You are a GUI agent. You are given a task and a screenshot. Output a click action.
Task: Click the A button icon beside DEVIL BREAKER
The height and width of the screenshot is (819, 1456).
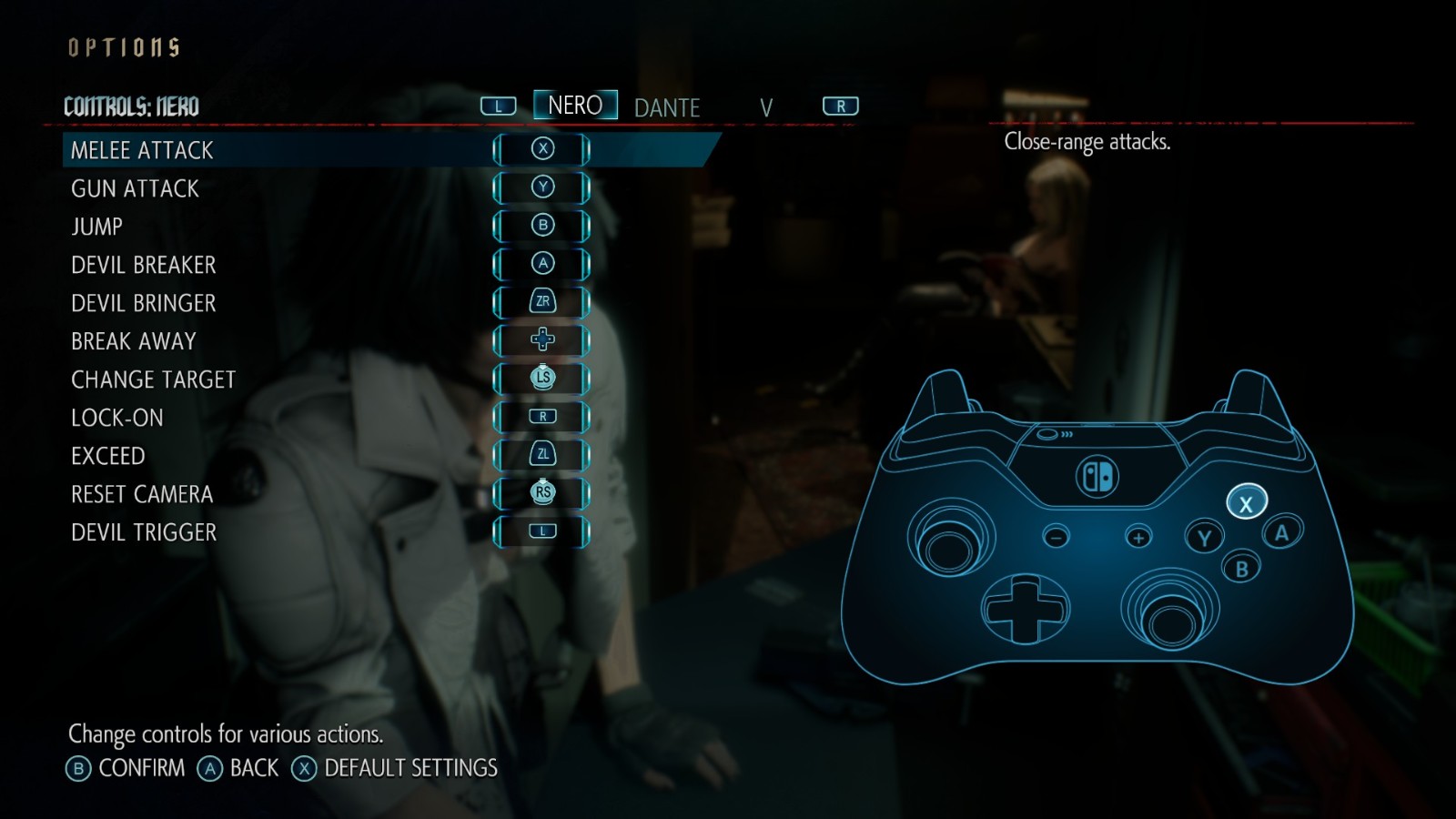click(542, 264)
